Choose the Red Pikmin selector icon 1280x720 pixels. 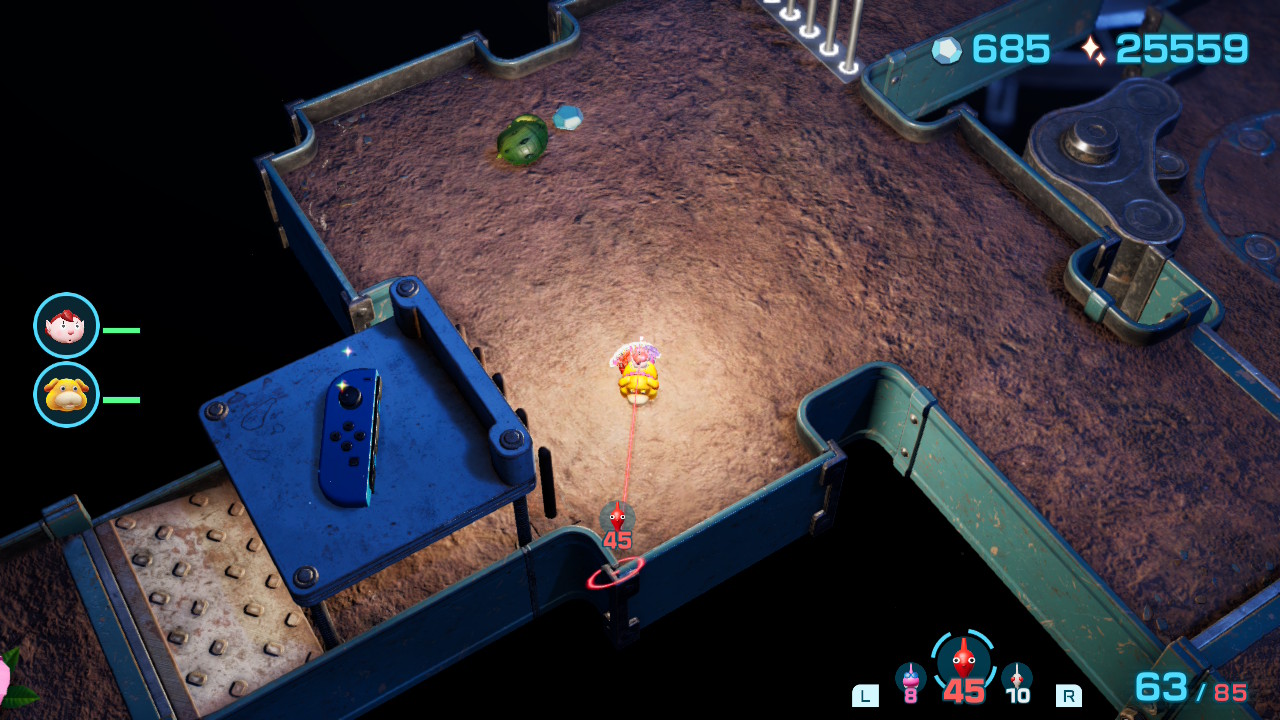coord(963,660)
